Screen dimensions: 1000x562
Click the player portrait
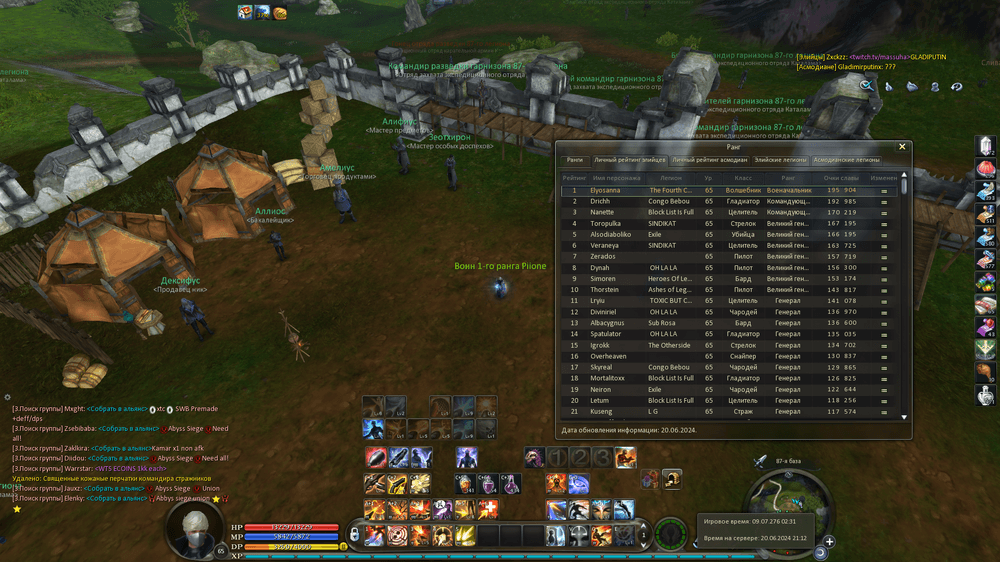click(194, 529)
